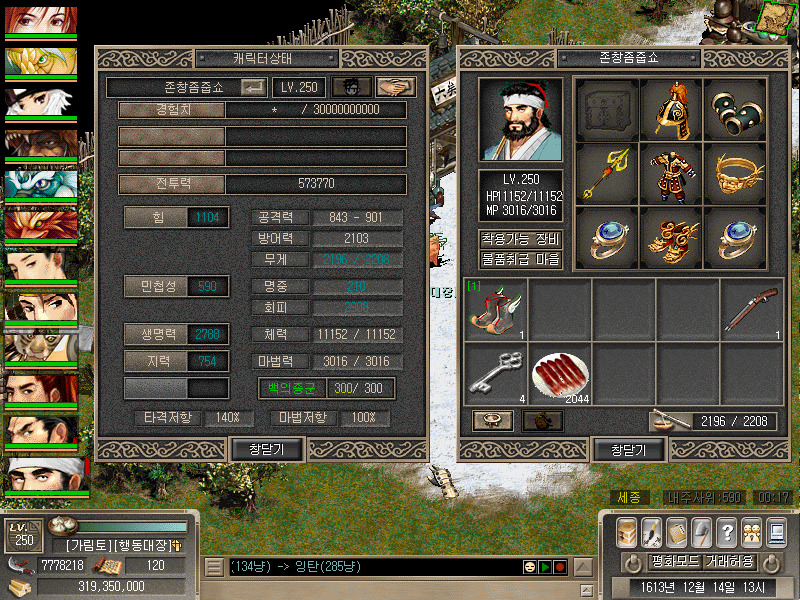Choose the equipped golden belt slot
The image size is (800, 600).
(735, 174)
